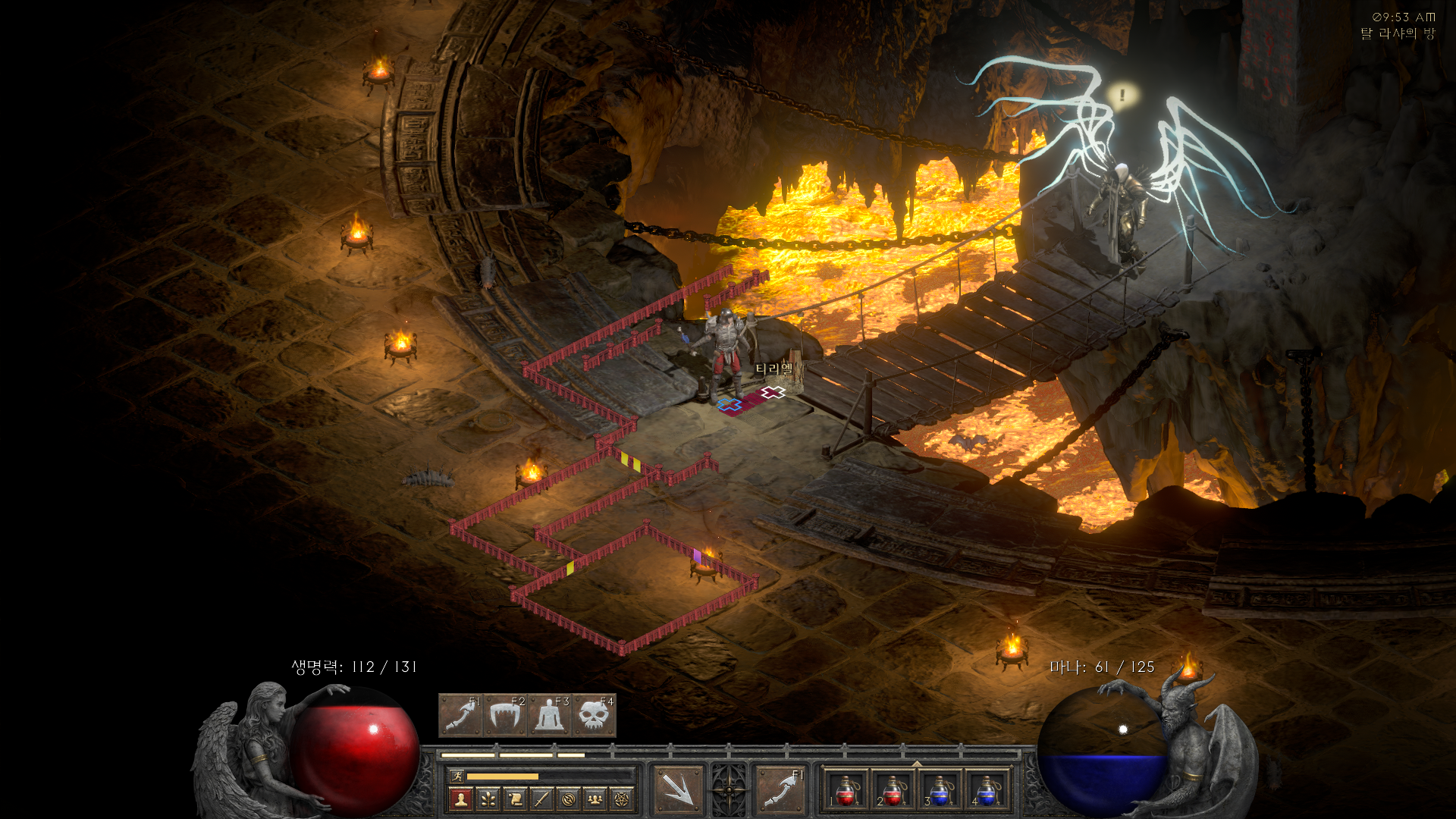Select the F1 bone scythe skill hotkey
The image size is (1456, 819).
pyautogui.click(x=460, y=715)
